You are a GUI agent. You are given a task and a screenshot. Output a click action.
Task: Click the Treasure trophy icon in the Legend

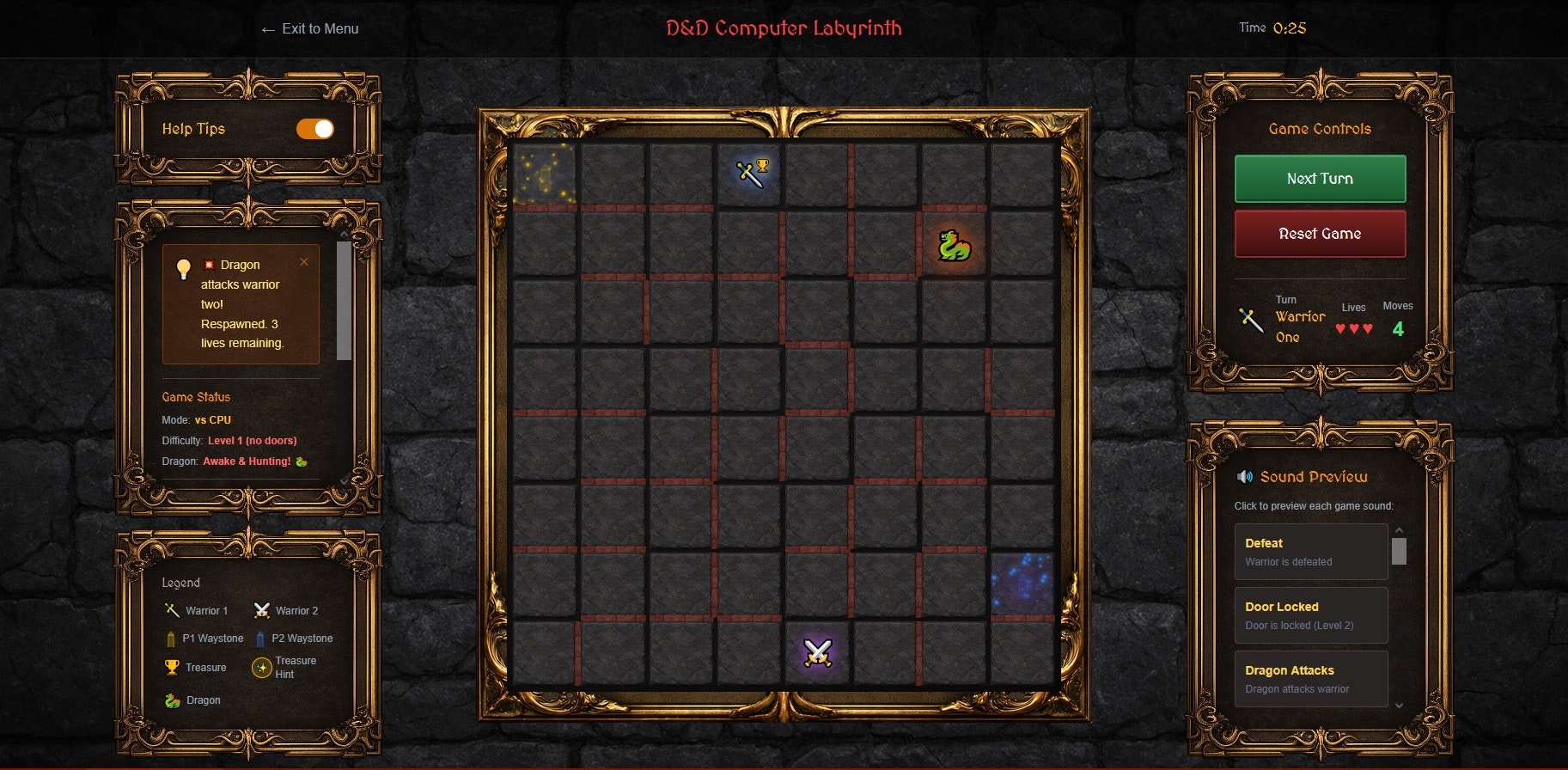(x=170, y=667)
